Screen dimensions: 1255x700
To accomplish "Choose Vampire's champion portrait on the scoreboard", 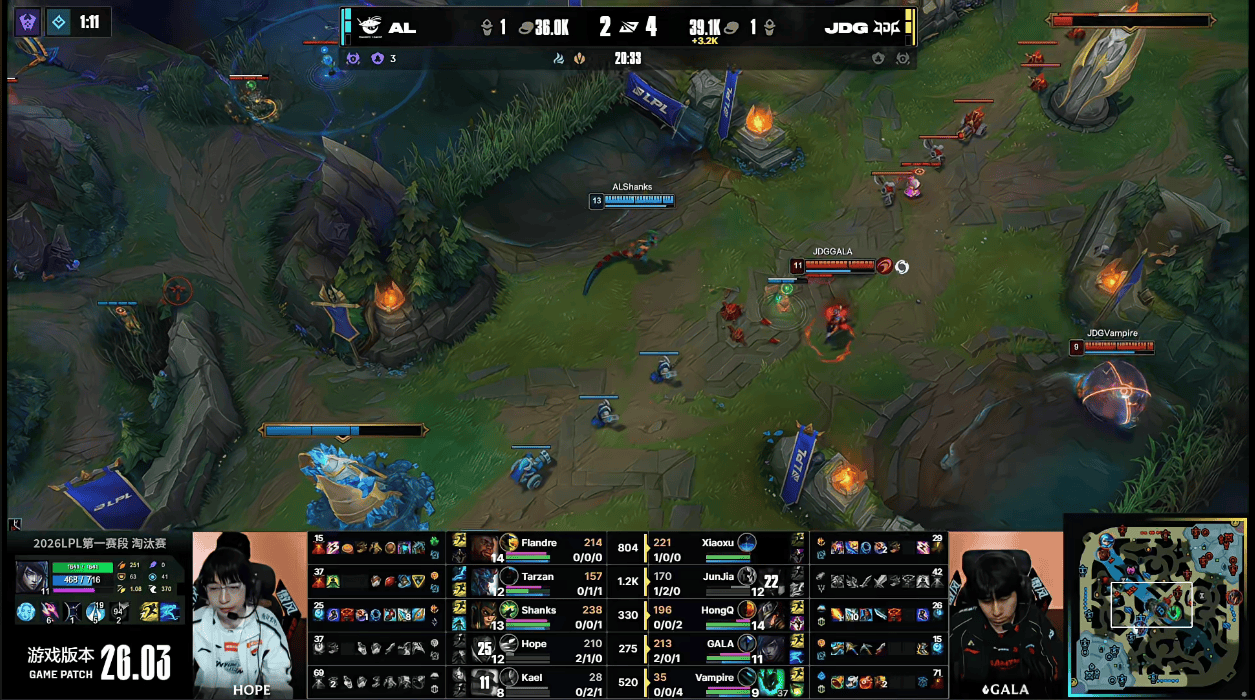I will point(770,680).
